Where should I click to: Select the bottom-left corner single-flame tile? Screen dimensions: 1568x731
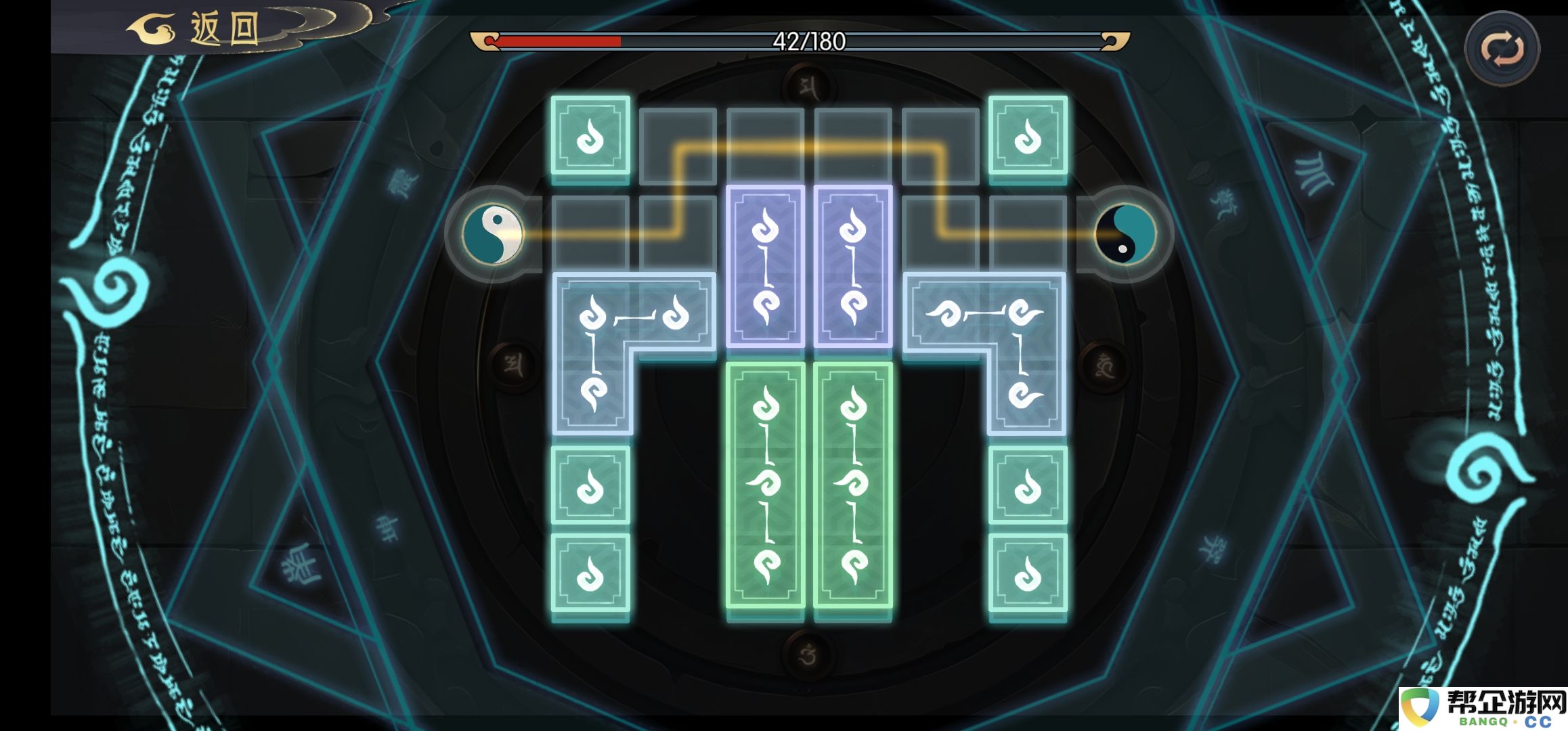tap(590, 573)
